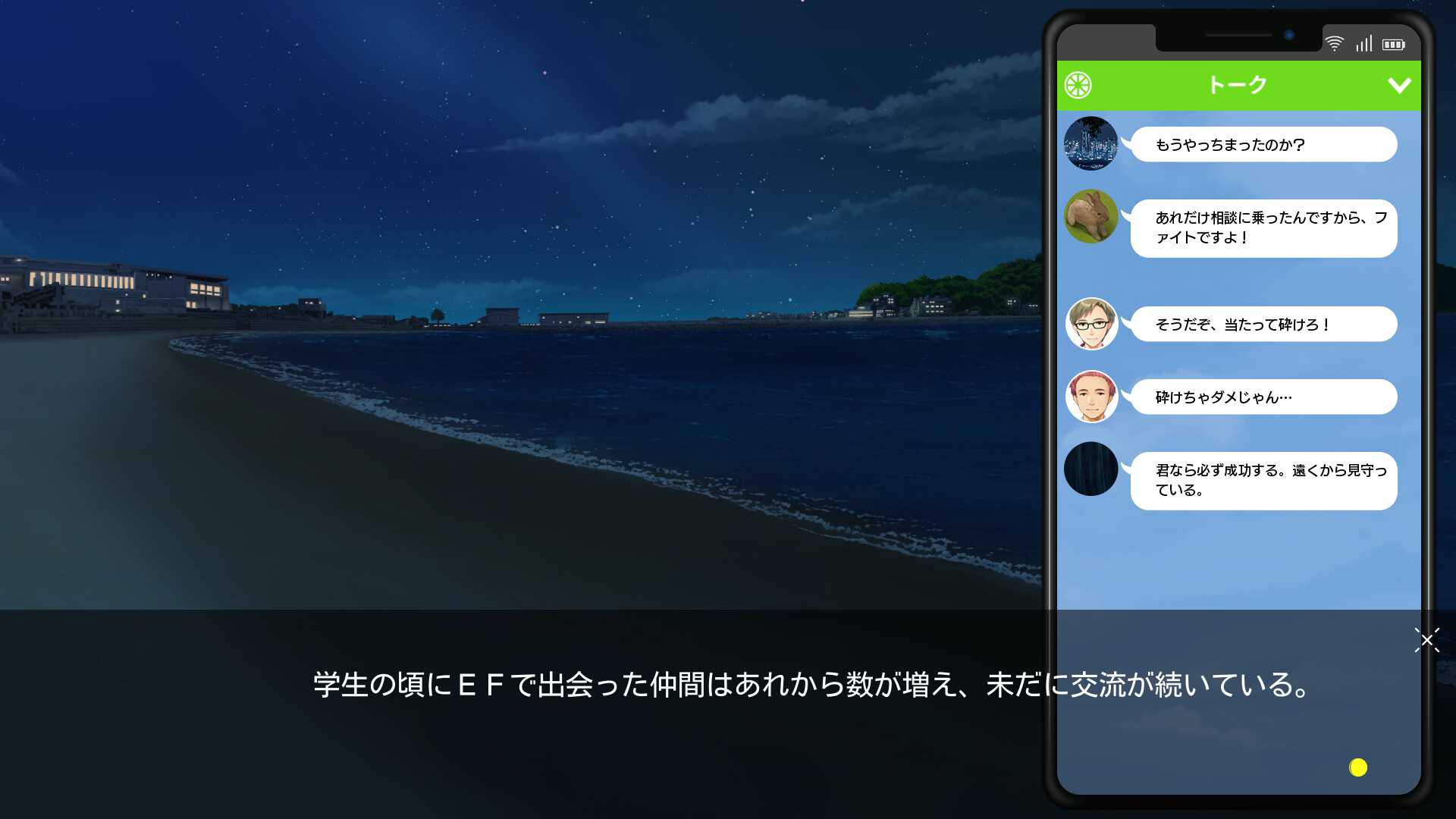Click the cellular signal bars icon

[x=1363, y=43]
